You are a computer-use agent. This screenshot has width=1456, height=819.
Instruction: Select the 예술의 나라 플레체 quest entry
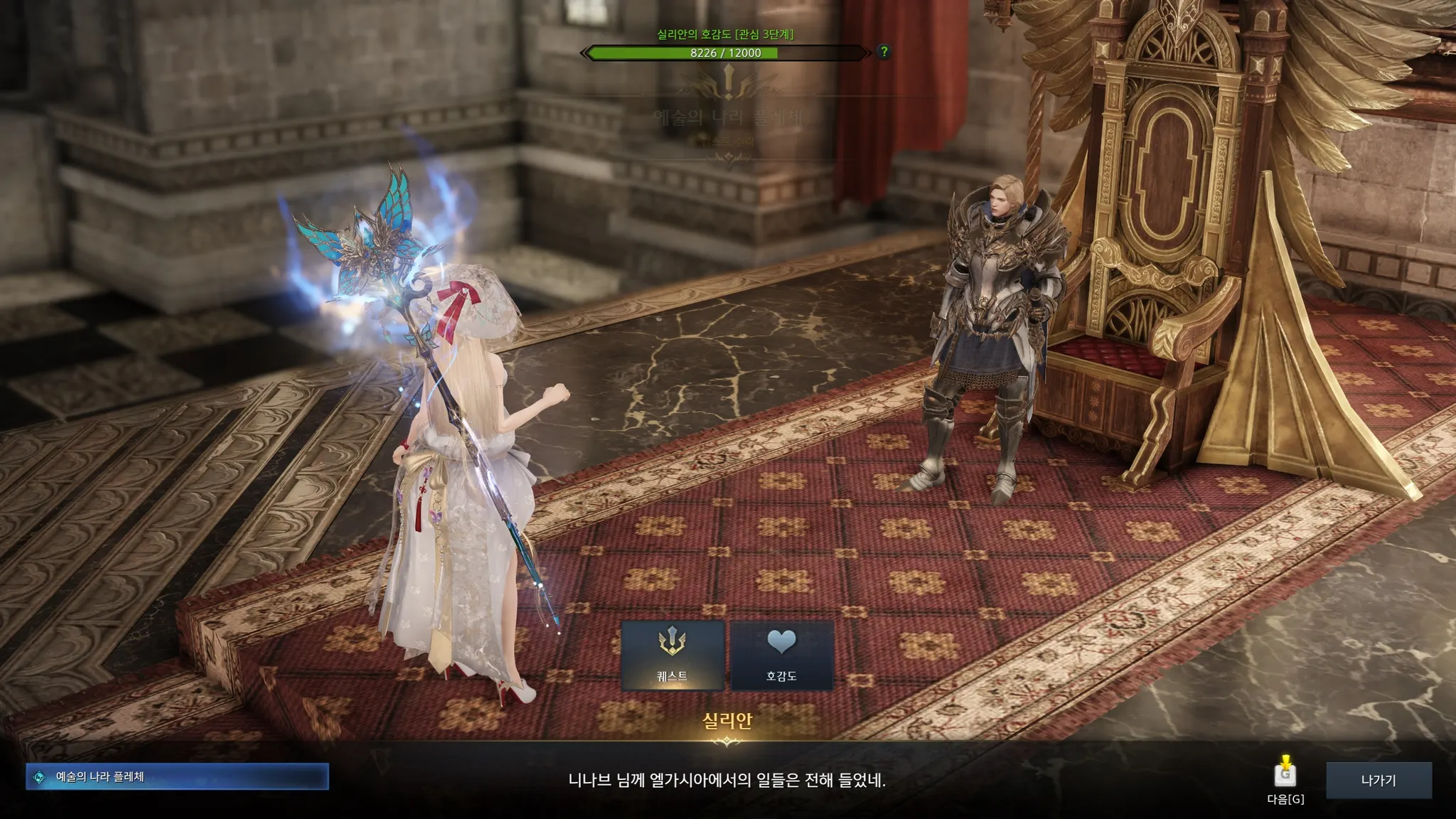point(177,777)
